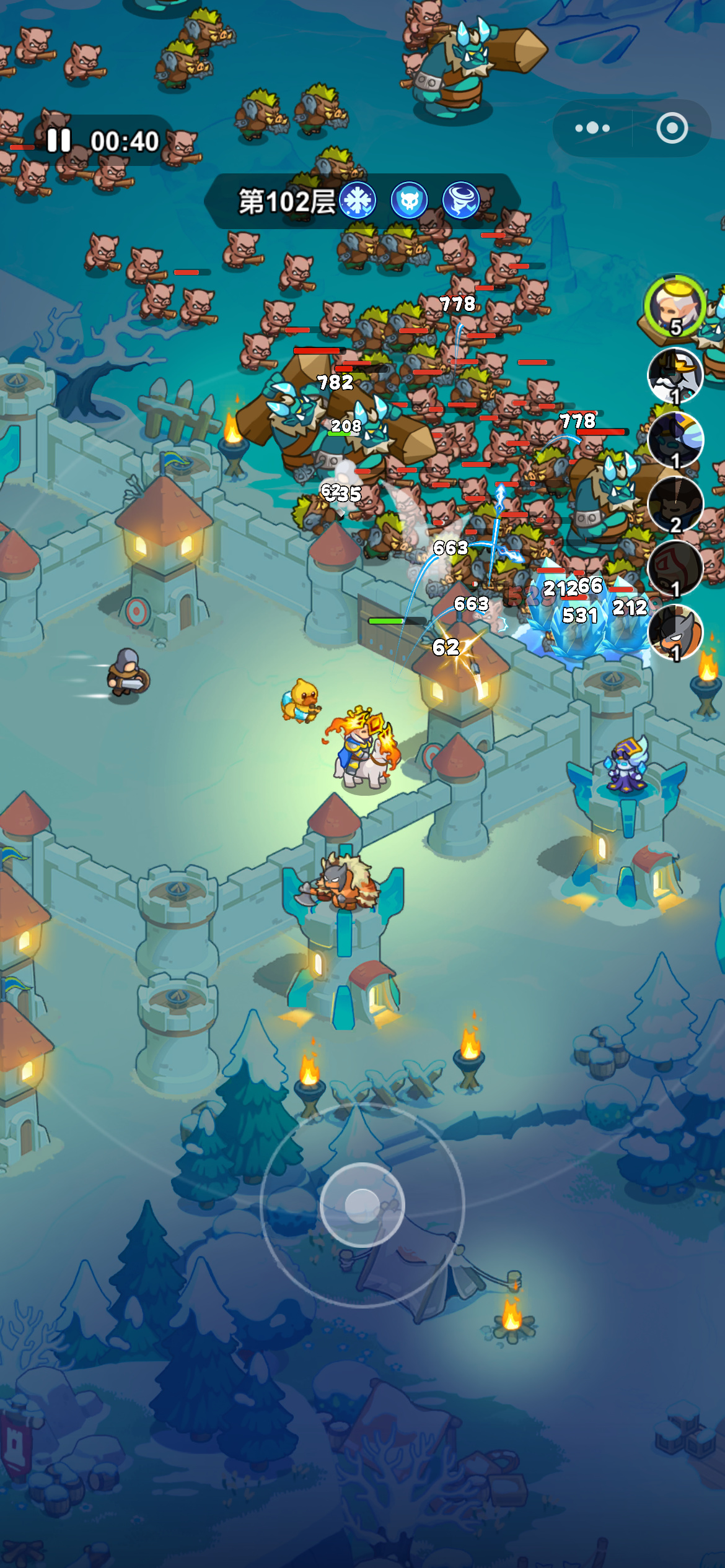
Task: Select the red-marked hooded hero portrait
Action: point(675,568)
